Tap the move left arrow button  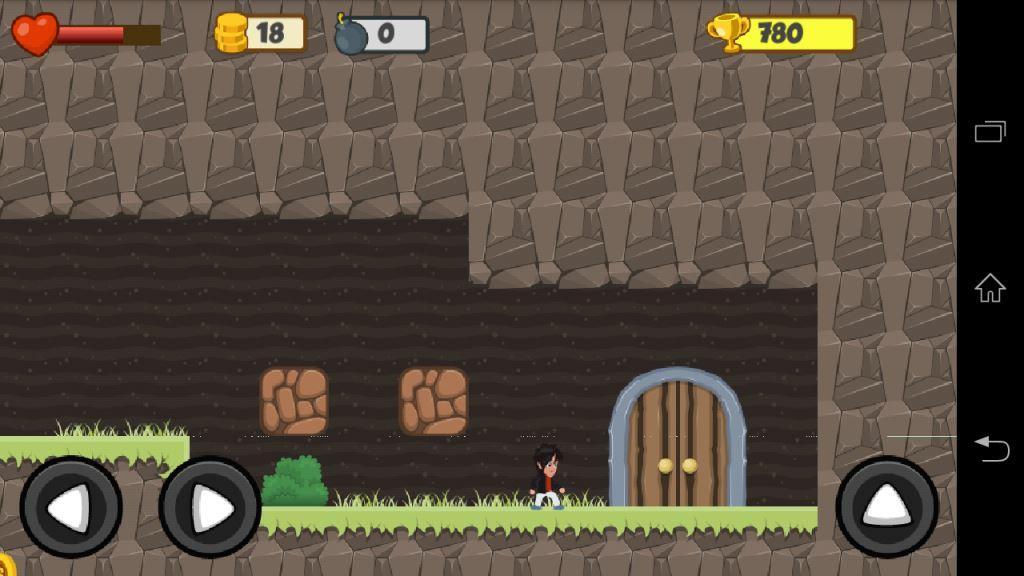pos(71,507)
